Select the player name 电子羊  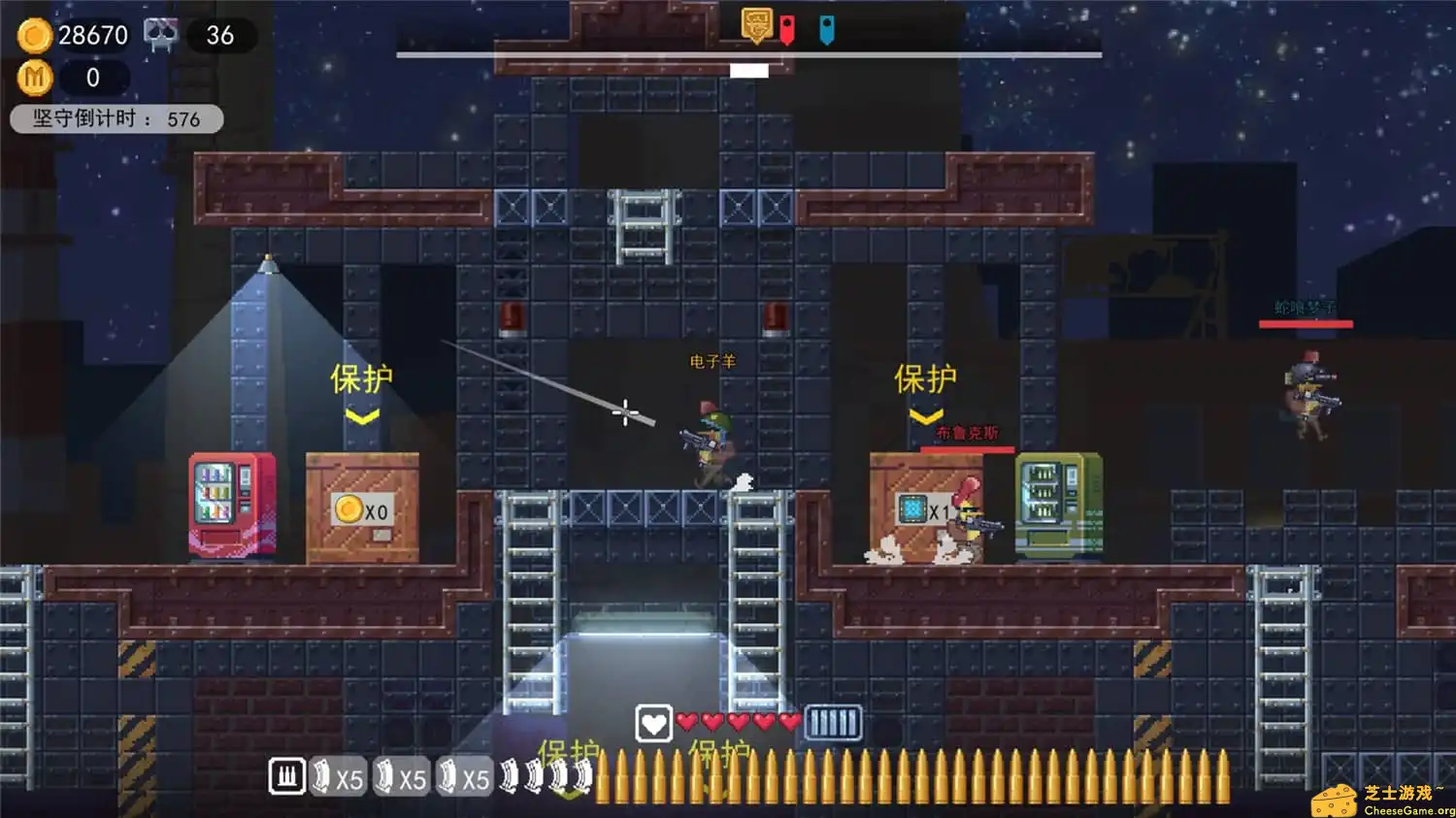(x=711, y=360)
